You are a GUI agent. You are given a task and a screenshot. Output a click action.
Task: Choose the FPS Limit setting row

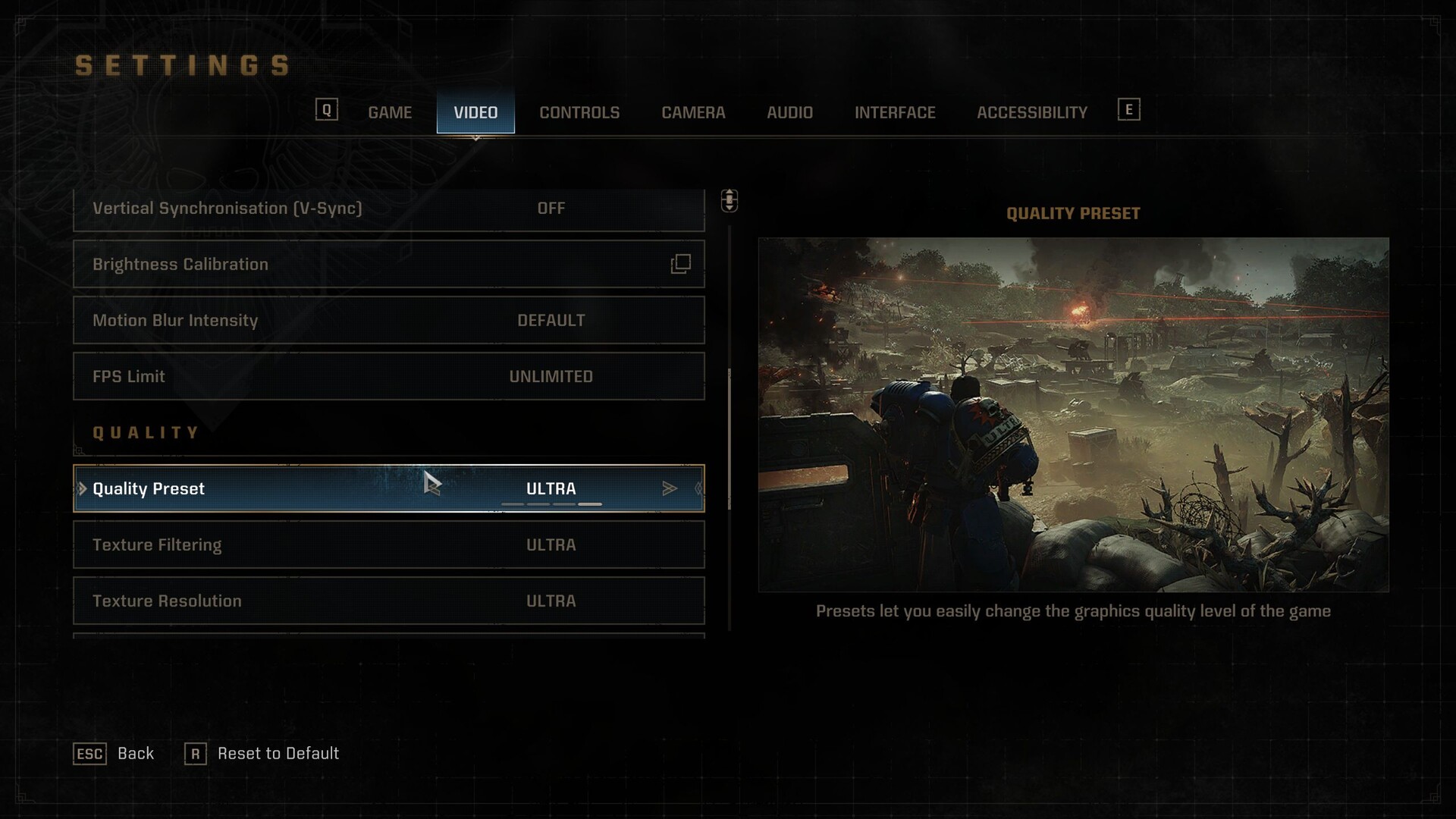pyautogui.click(x=388, y=376)
